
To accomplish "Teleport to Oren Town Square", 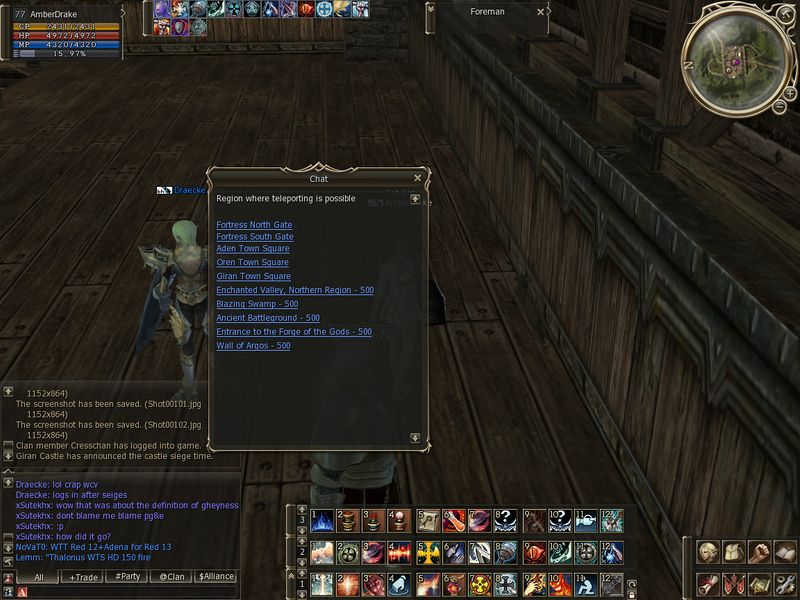I will 252,263.
